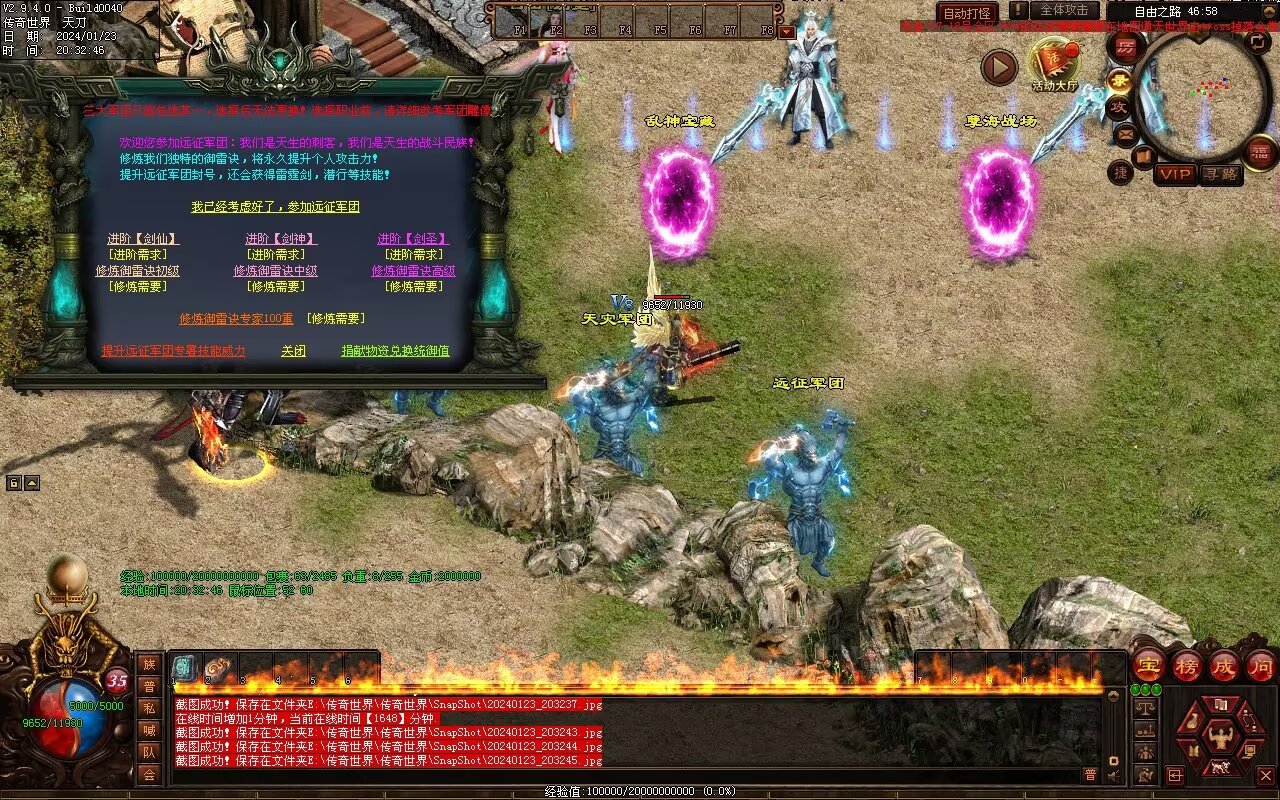
Task: Choose 修炼御雷诀初级 training option
Action: tap(138, 271)
